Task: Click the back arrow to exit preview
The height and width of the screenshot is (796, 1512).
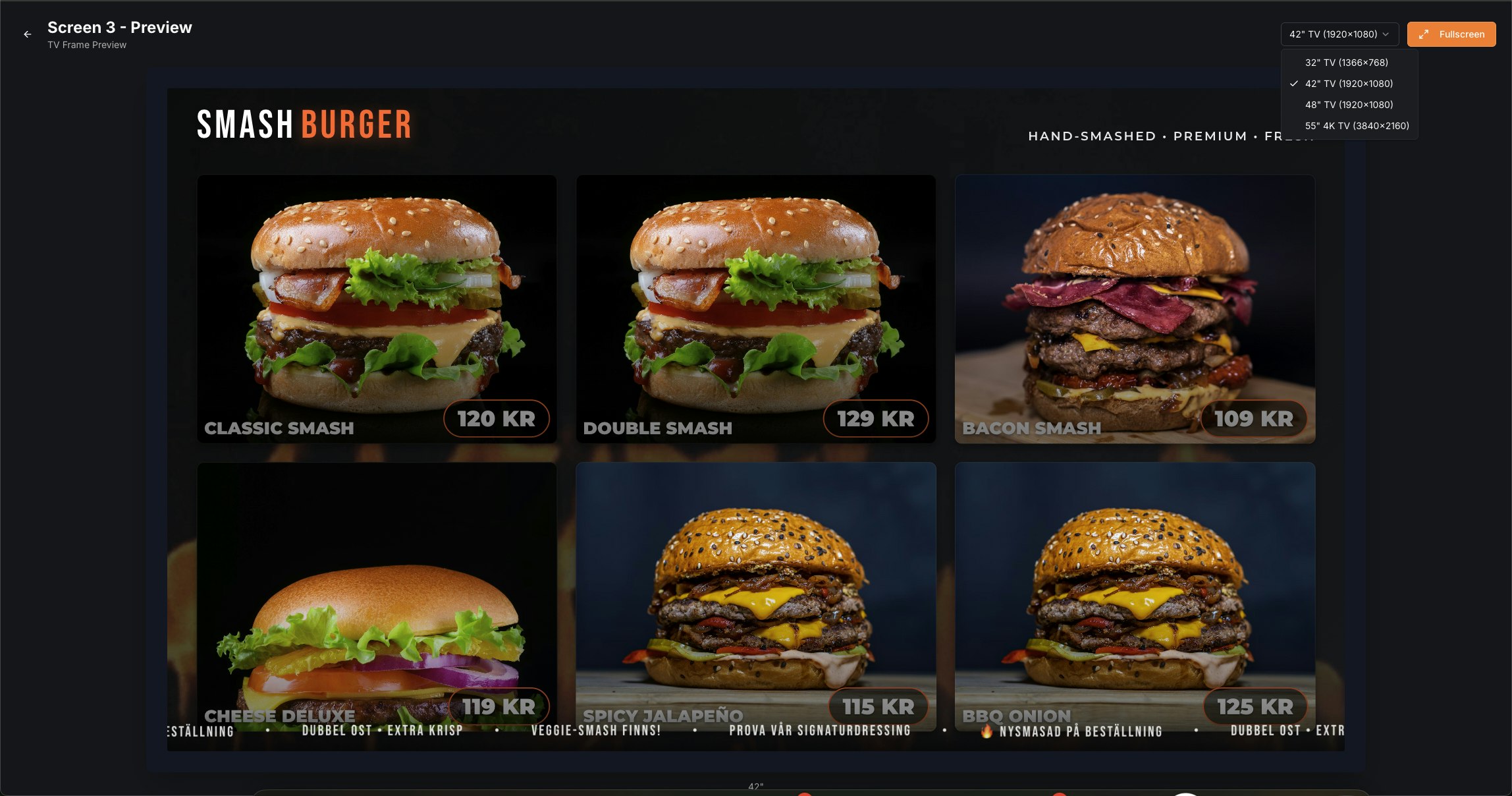Action: (26, 34)
